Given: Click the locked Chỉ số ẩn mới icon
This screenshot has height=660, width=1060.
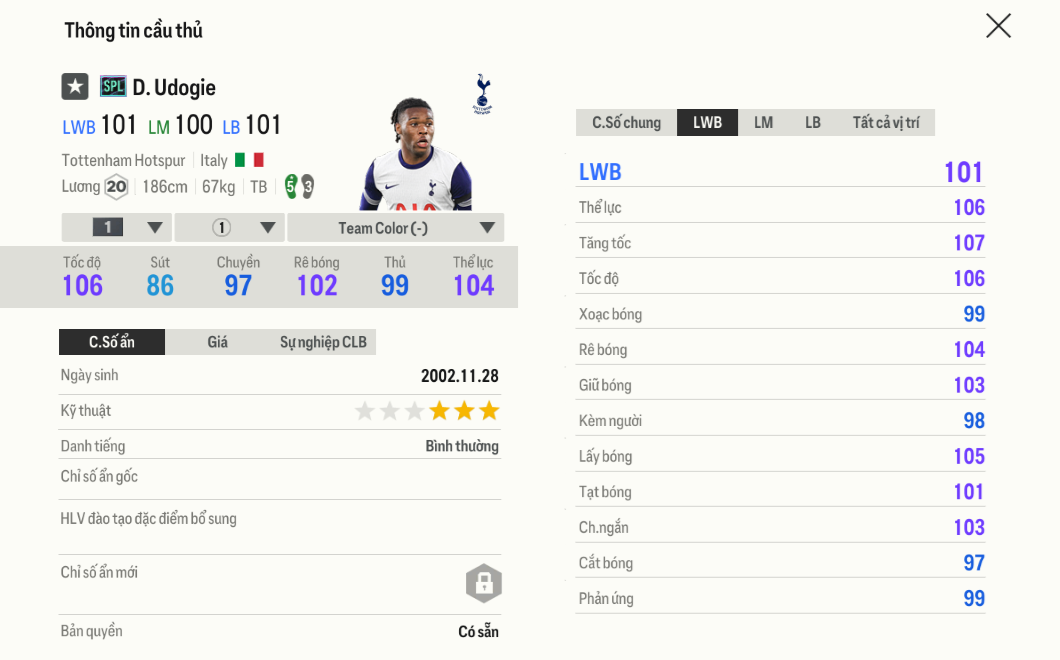Looking at the screenshot, I should (x=483, y=583).
